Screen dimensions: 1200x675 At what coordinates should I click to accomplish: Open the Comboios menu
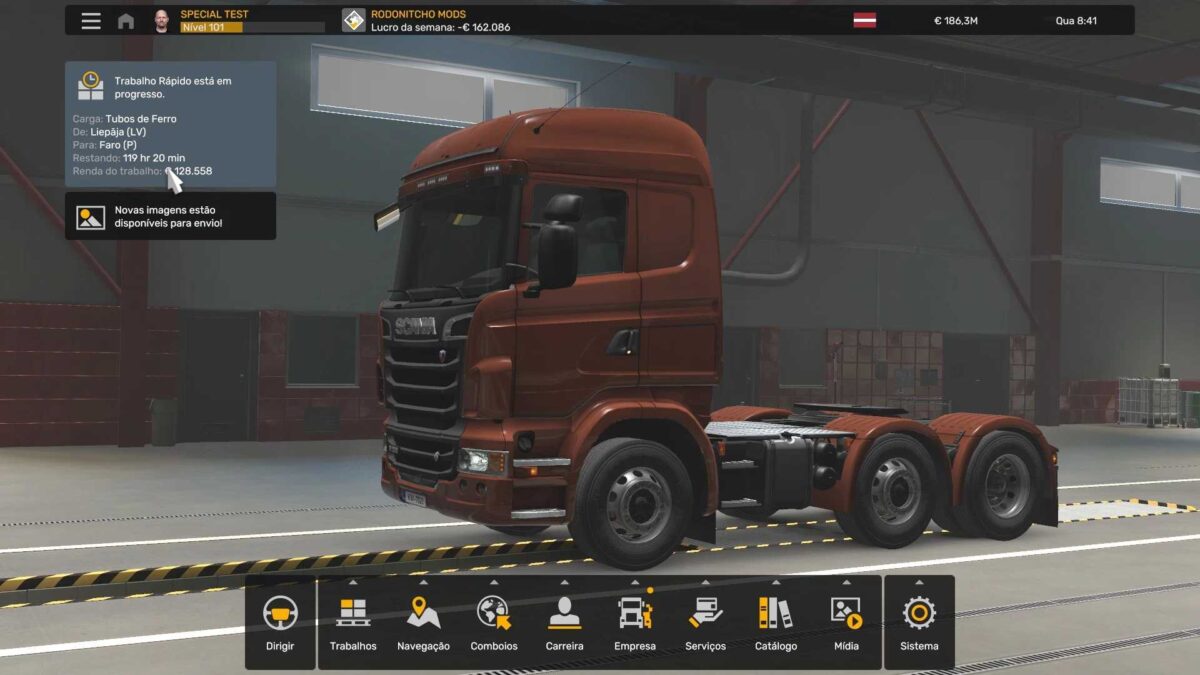[494, 622]
